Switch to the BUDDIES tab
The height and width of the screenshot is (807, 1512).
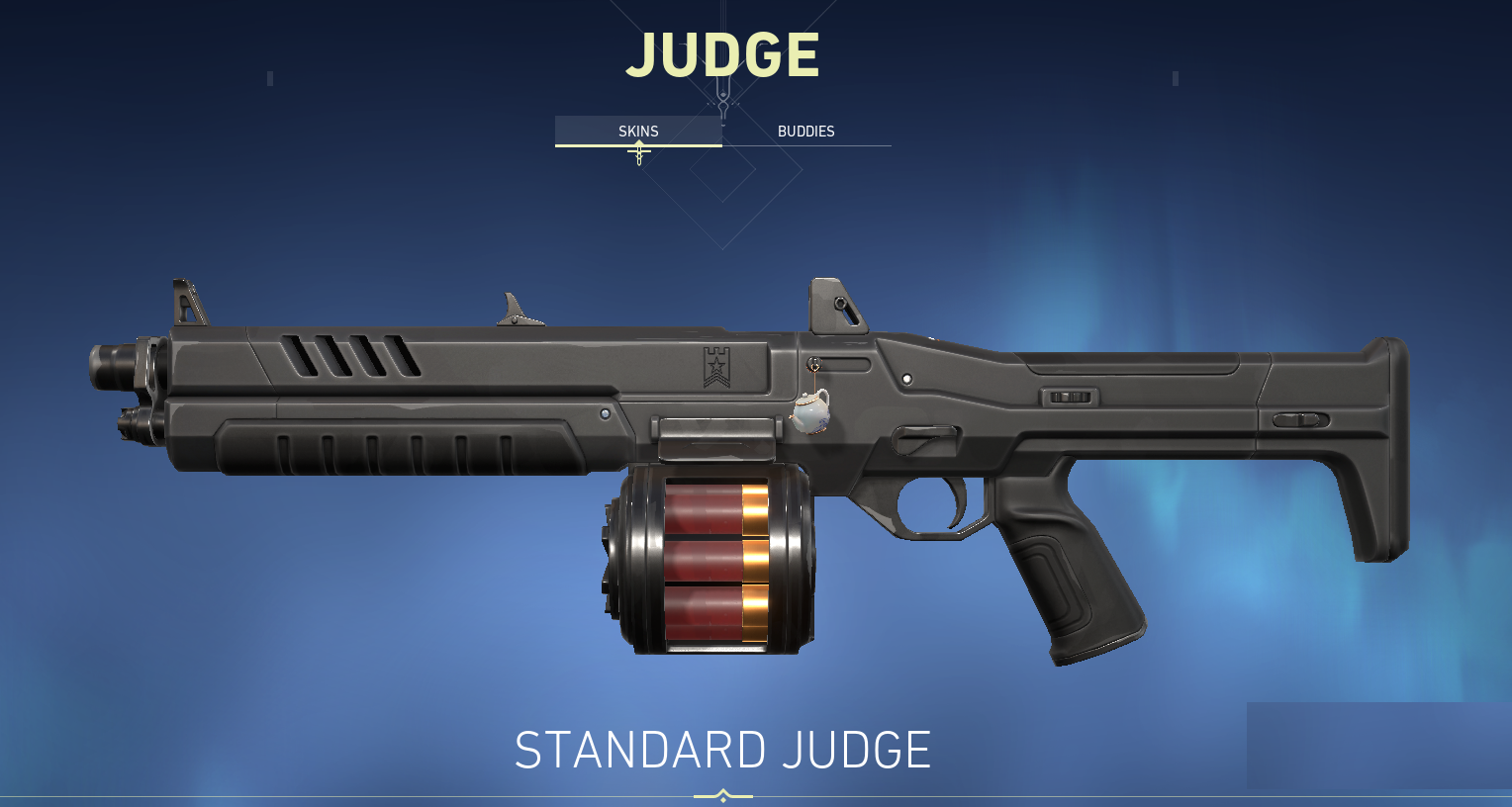point(806,131)
